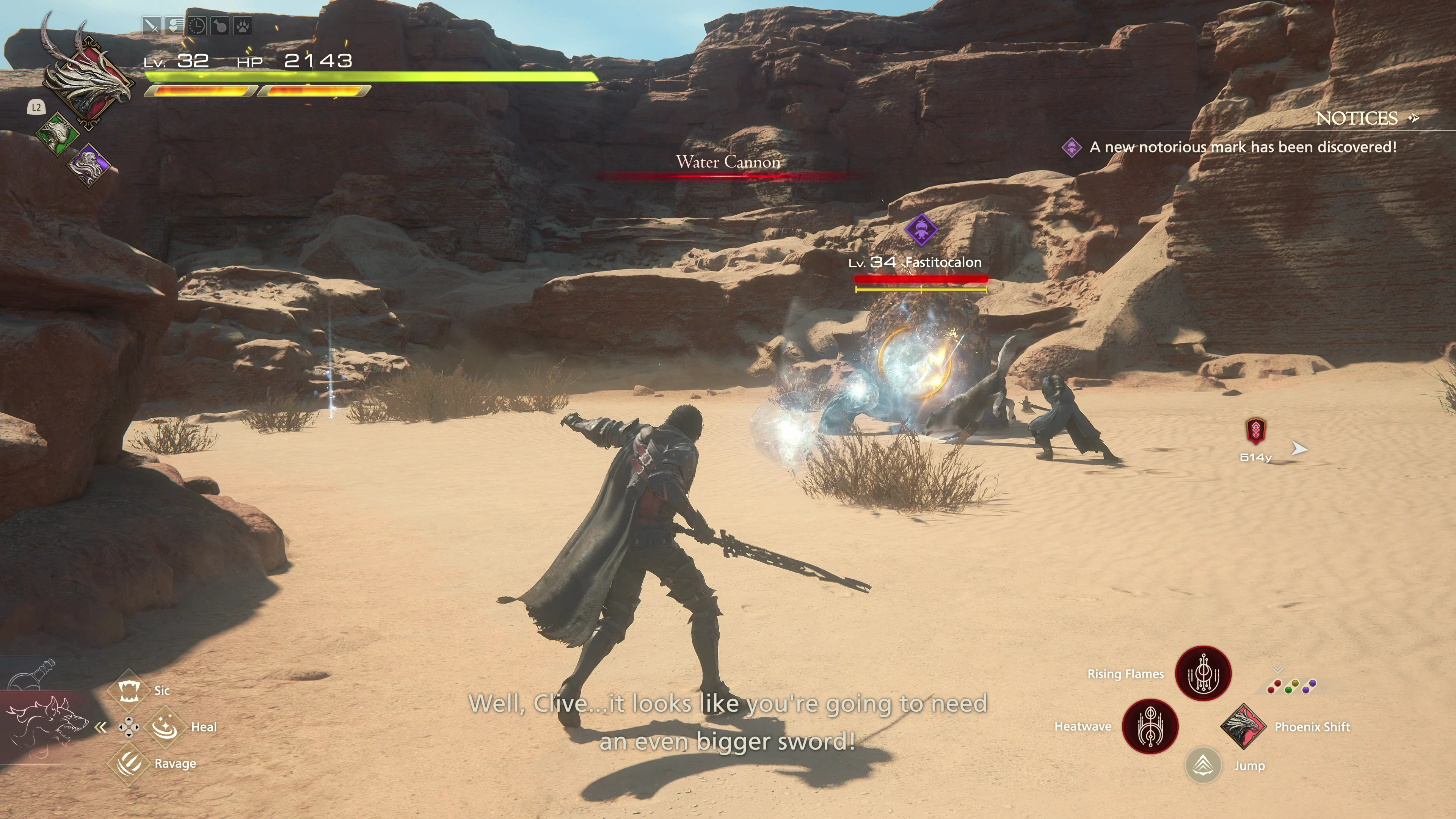Image resolution: width=1456 pixels, height=819 pixels.
Task: Click the purple mark icon above Fastitocalon
Action: coord(921,229)
